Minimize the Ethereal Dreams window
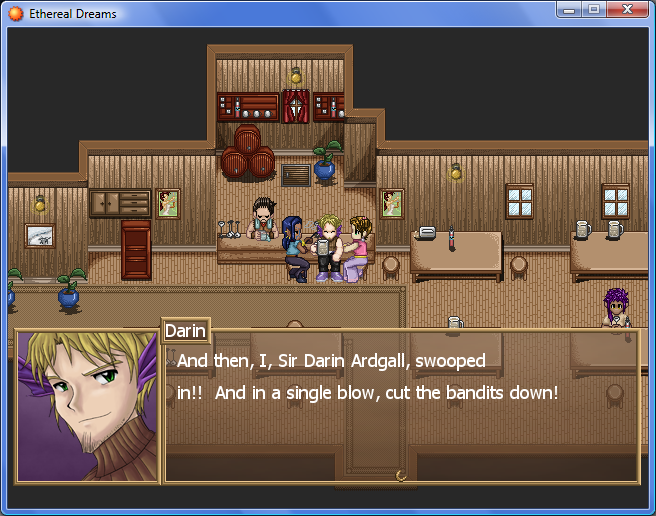The height and width of the screenshot is (516, 656). point(570,10)
